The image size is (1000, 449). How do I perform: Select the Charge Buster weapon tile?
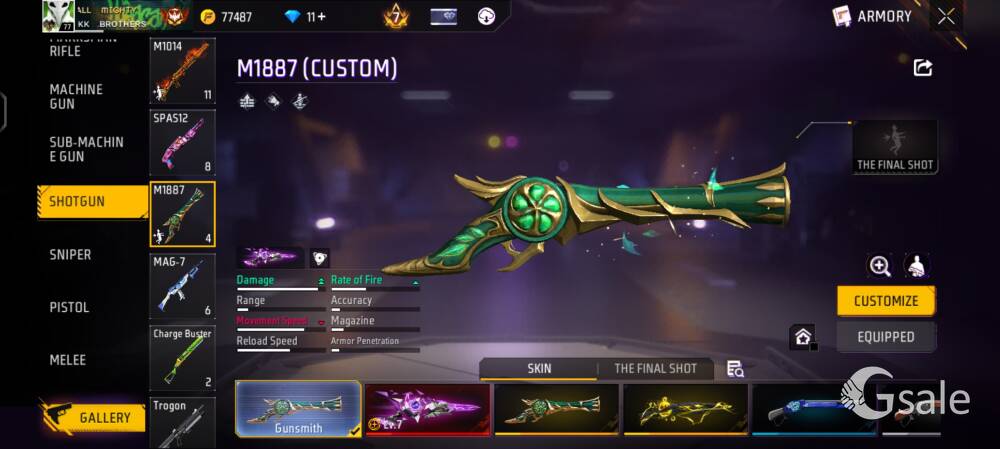182,357
